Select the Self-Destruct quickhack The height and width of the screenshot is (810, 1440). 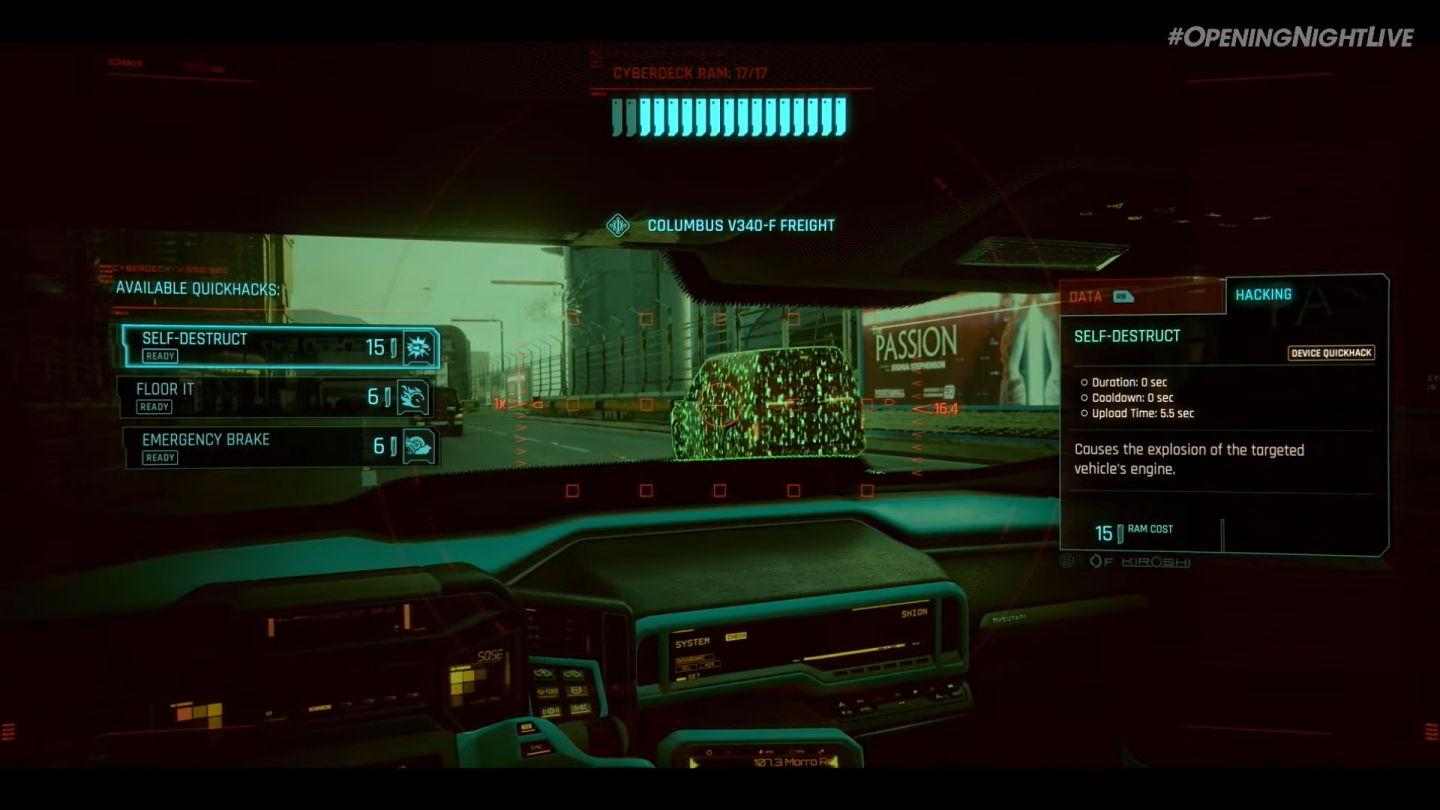[x=280, y=347]
